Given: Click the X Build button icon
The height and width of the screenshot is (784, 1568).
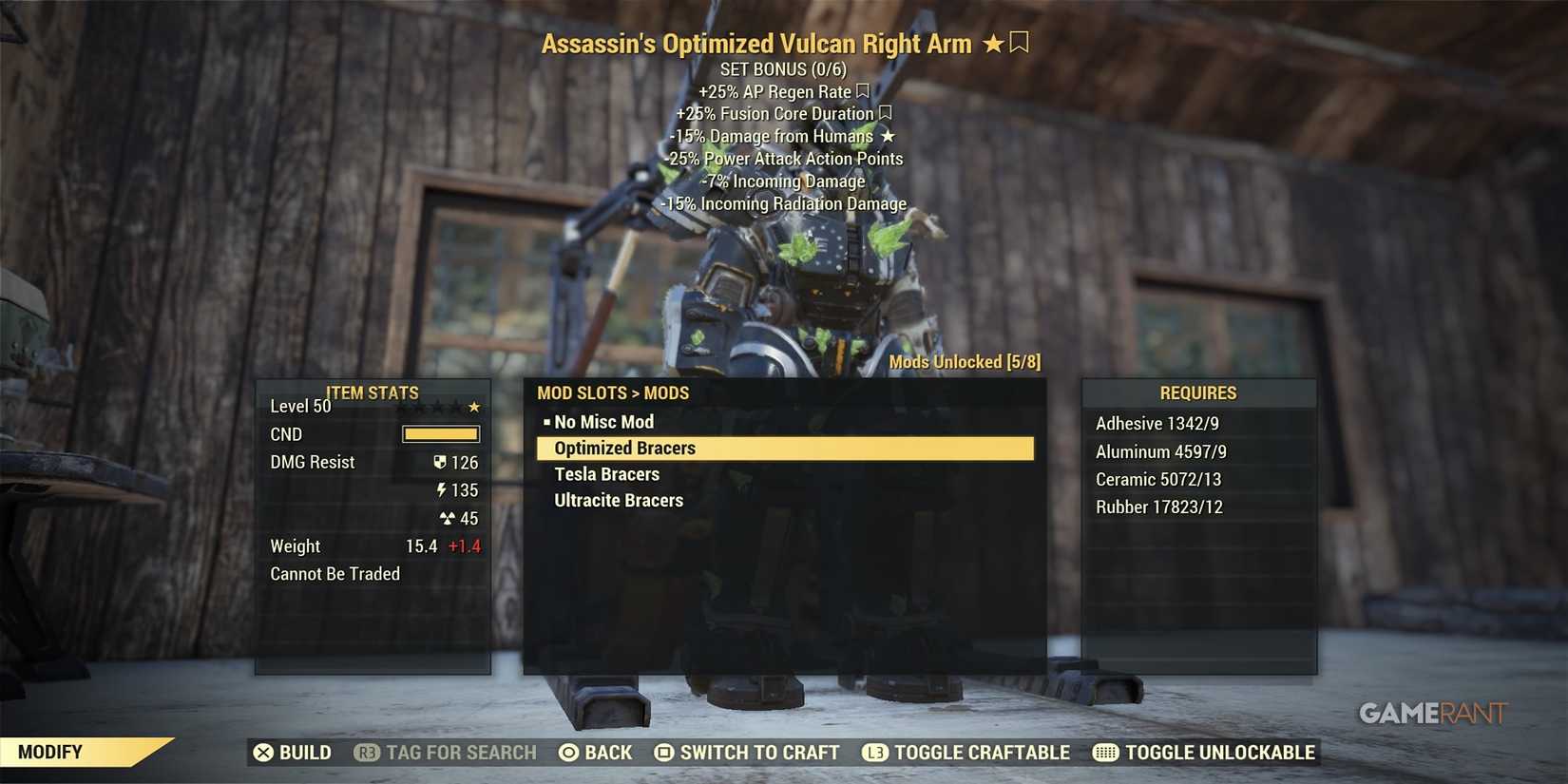Looking at the screenshot, I should coord(264,752).
